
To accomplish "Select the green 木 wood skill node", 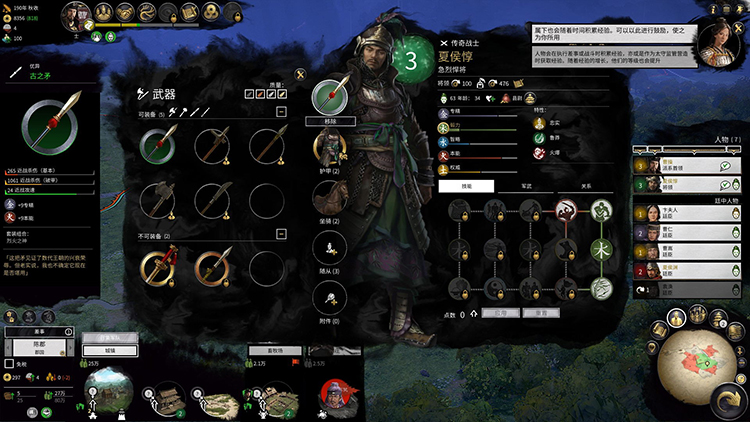I will [601, 249].
